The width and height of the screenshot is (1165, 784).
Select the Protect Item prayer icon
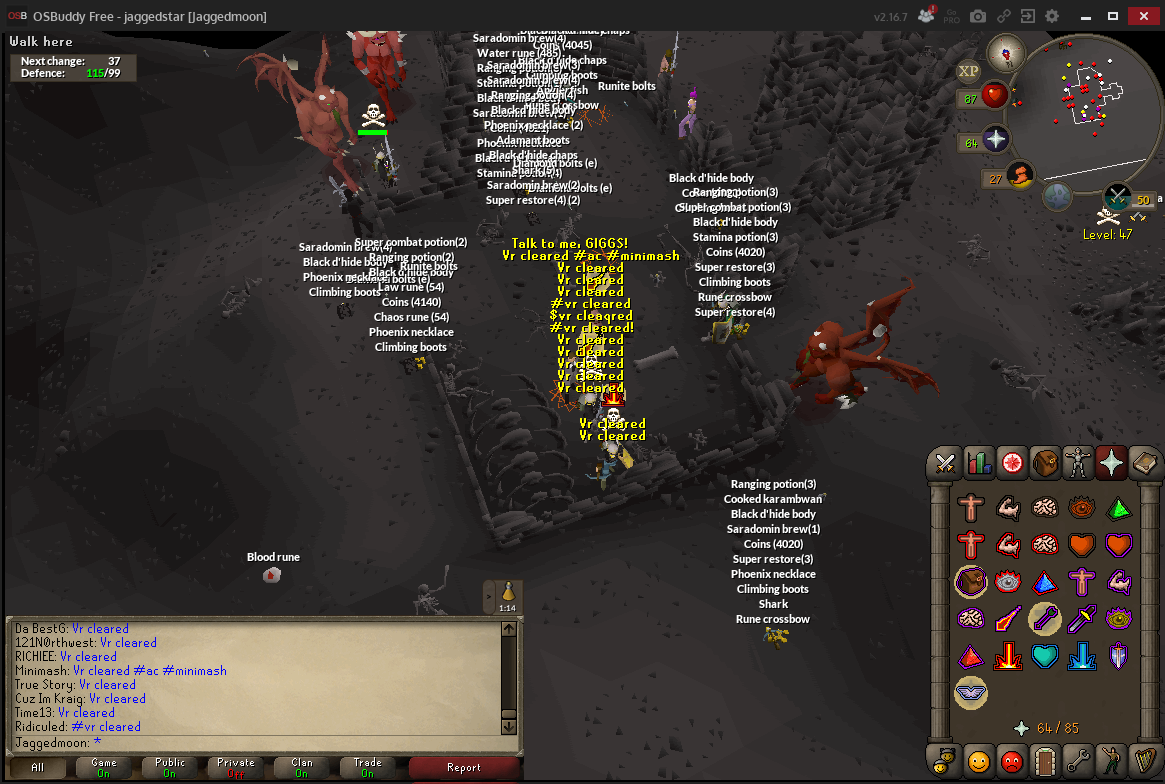[970, 581]
